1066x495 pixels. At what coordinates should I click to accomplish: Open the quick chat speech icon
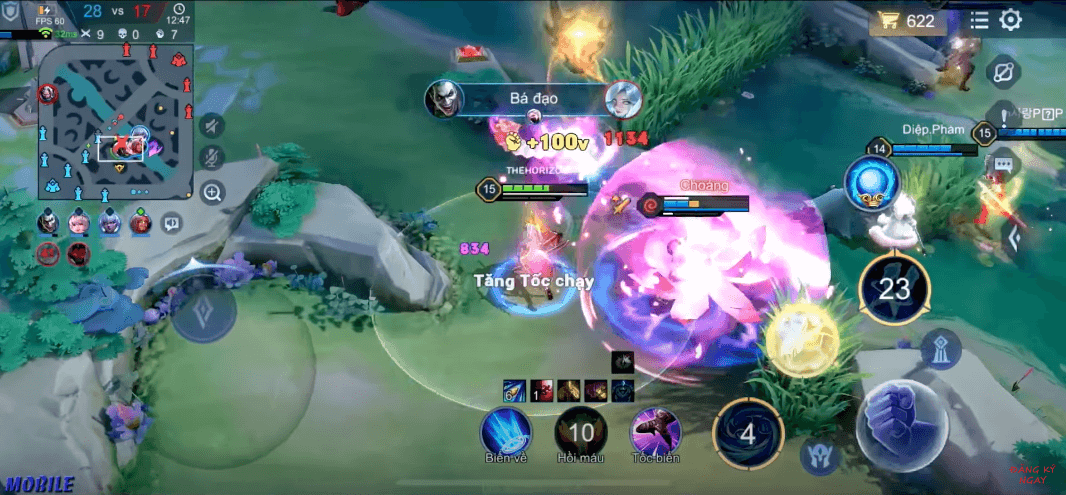click(172, 222)
